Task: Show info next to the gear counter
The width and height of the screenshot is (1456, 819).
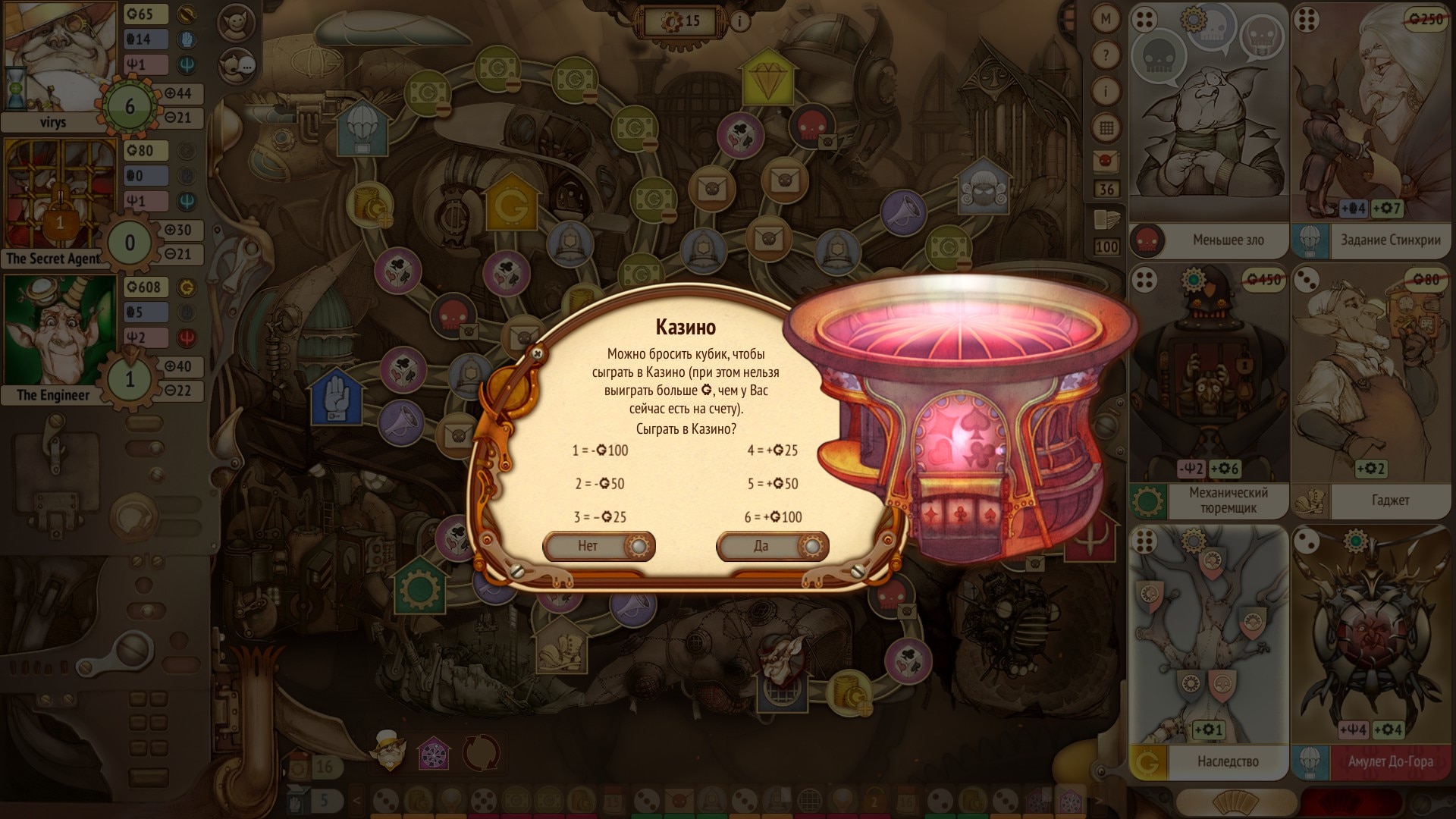Action: coord(740,21)
